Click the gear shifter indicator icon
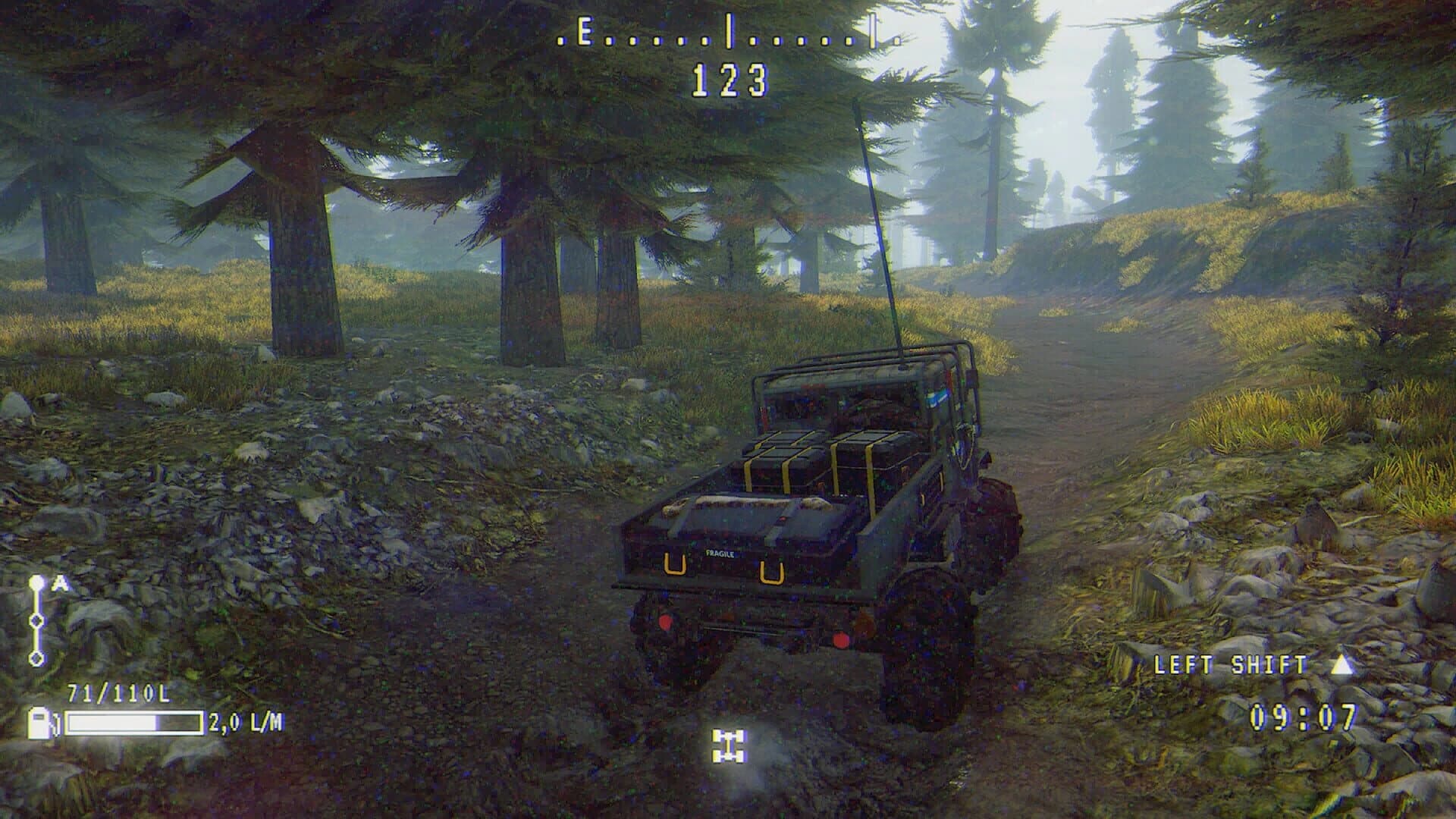Viewport: 1456px width, 819px height. 37,620
